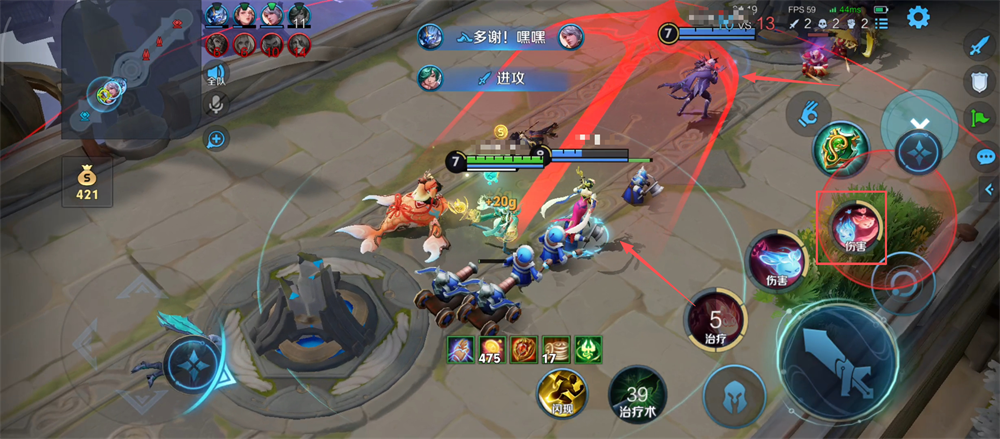
Task: Open the quick chat plus bubble
Action: pos(215,139)
